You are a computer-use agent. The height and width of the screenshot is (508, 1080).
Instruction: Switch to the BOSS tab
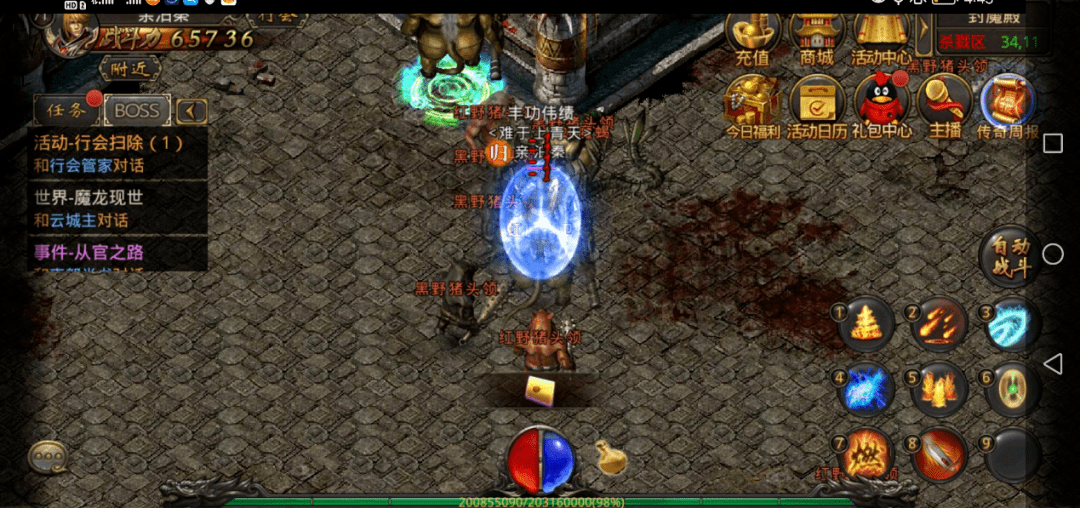point(137,110)
